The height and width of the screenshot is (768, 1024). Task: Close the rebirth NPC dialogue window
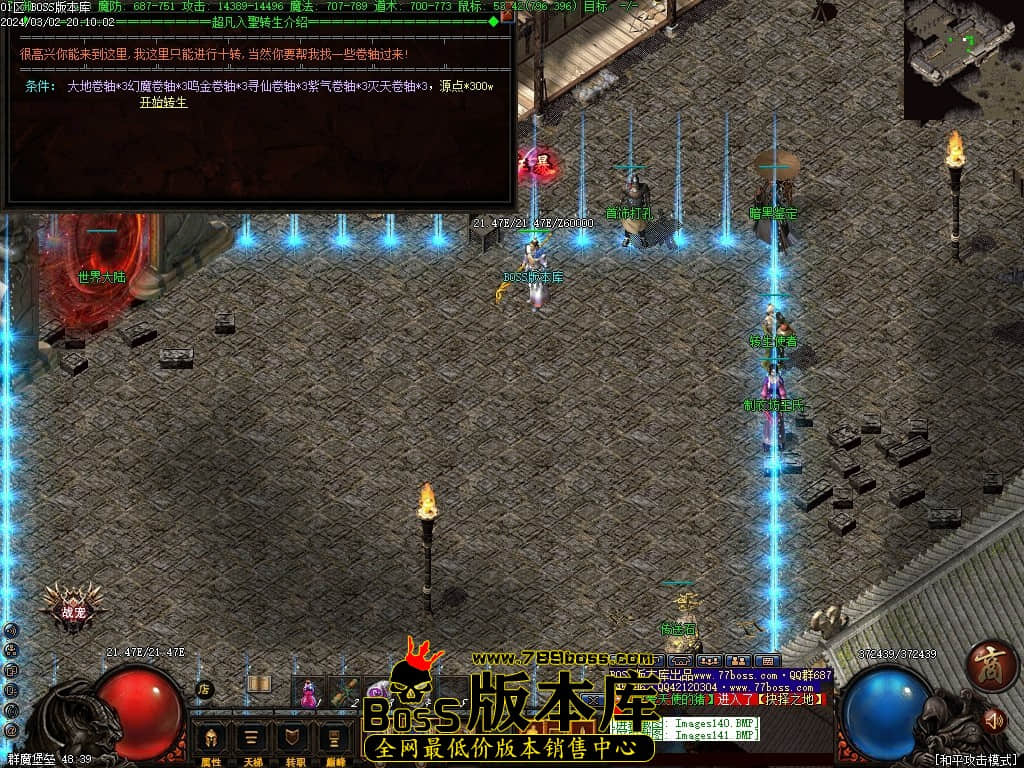(507, 16)
